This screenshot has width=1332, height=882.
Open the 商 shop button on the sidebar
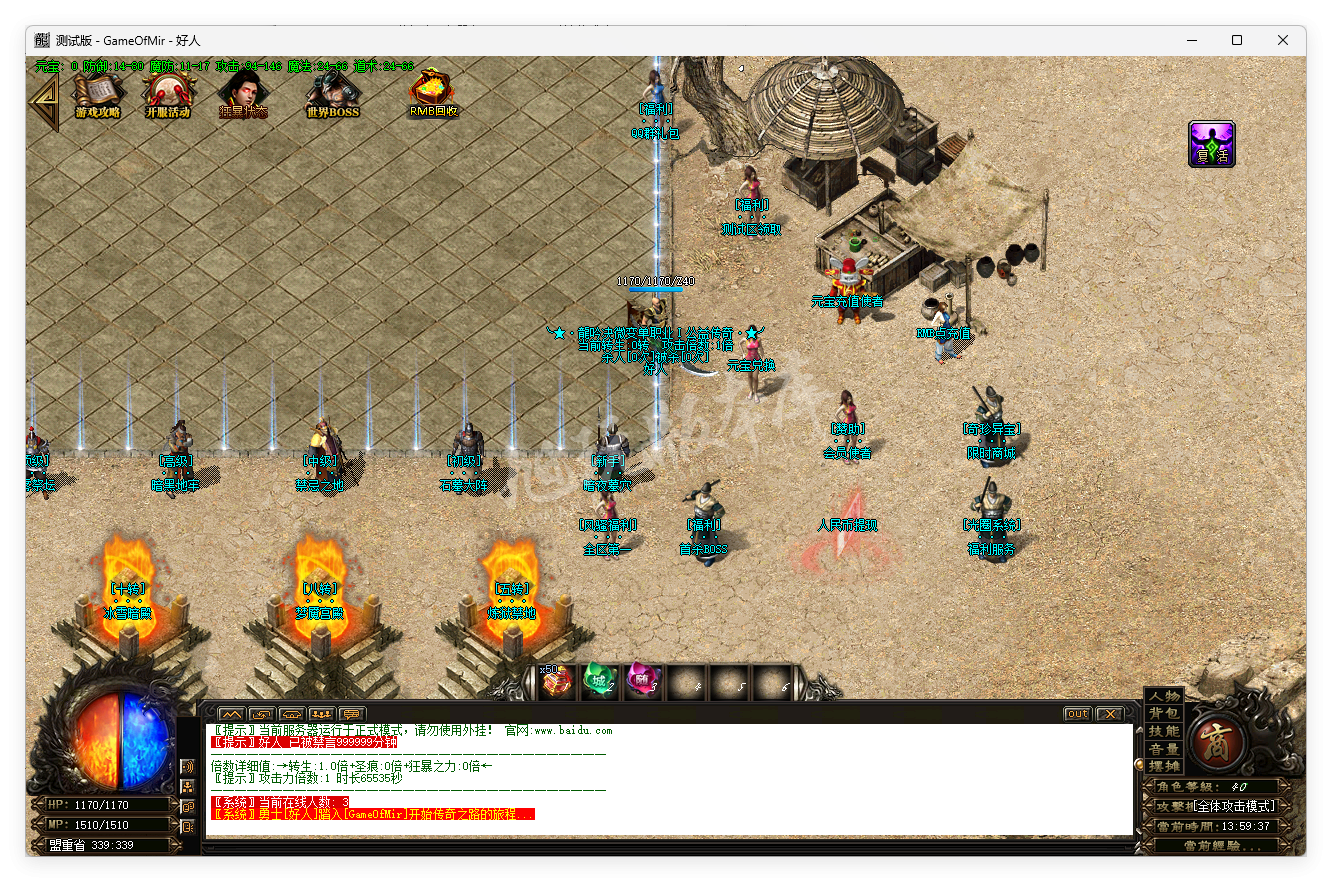point(1216,742)
